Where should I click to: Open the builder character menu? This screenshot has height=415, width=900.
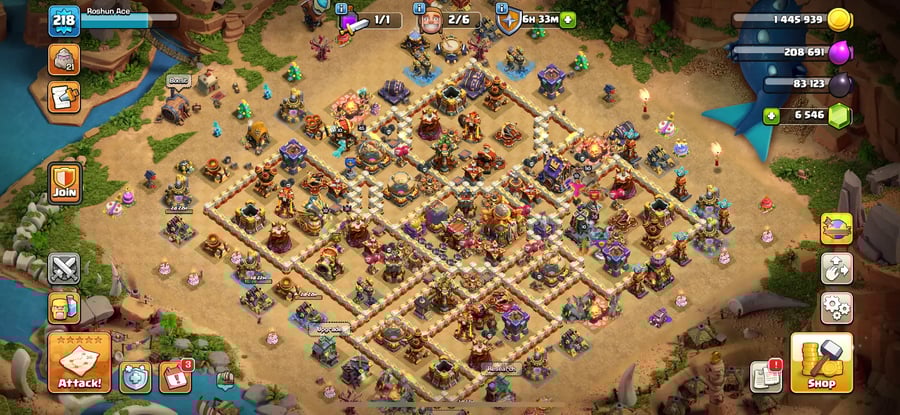[64, 306]
